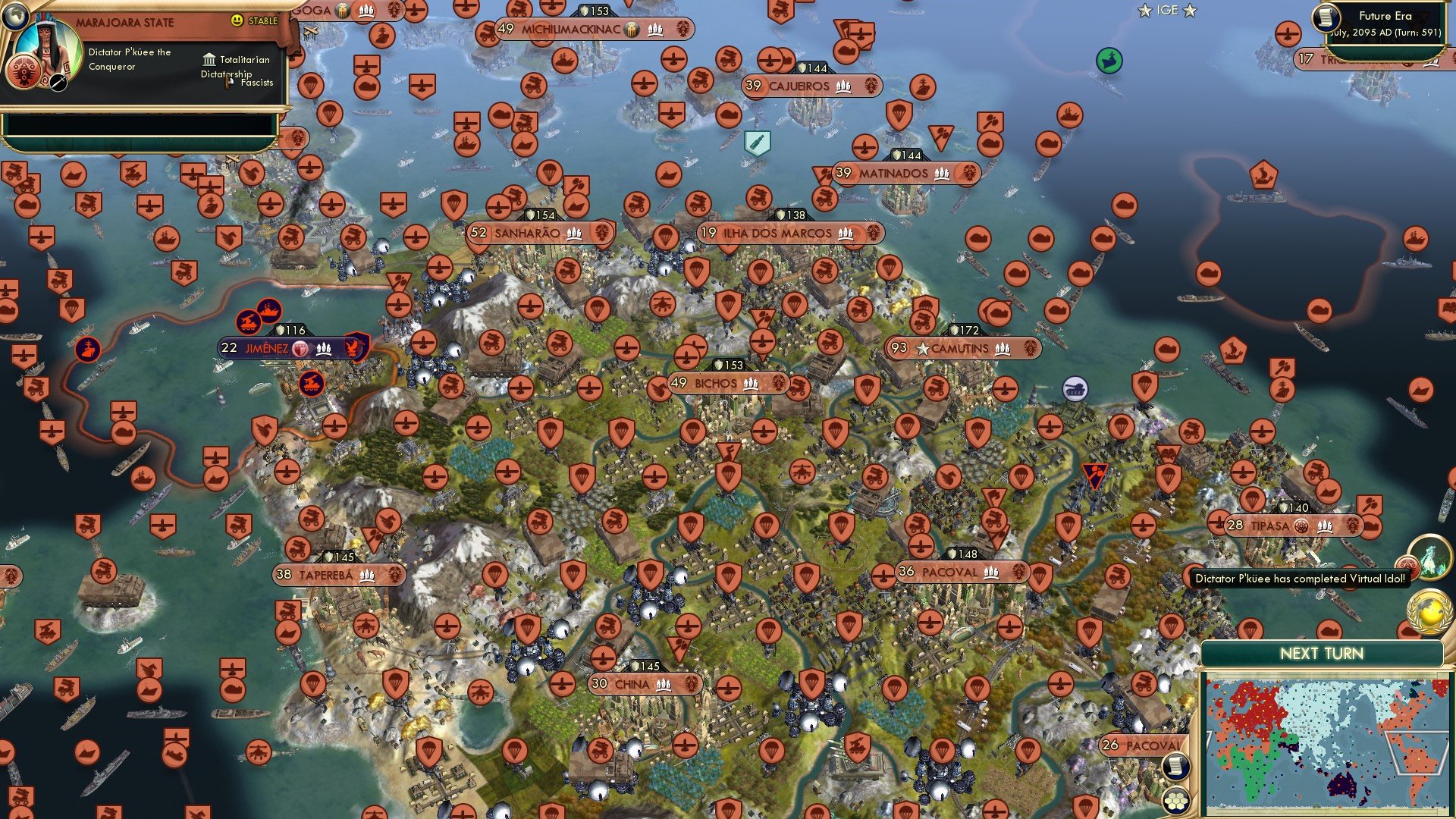Screen dimensions: 1456x819
Task: Toggle the hex grid minimap options button
Action: [1176, 800]
